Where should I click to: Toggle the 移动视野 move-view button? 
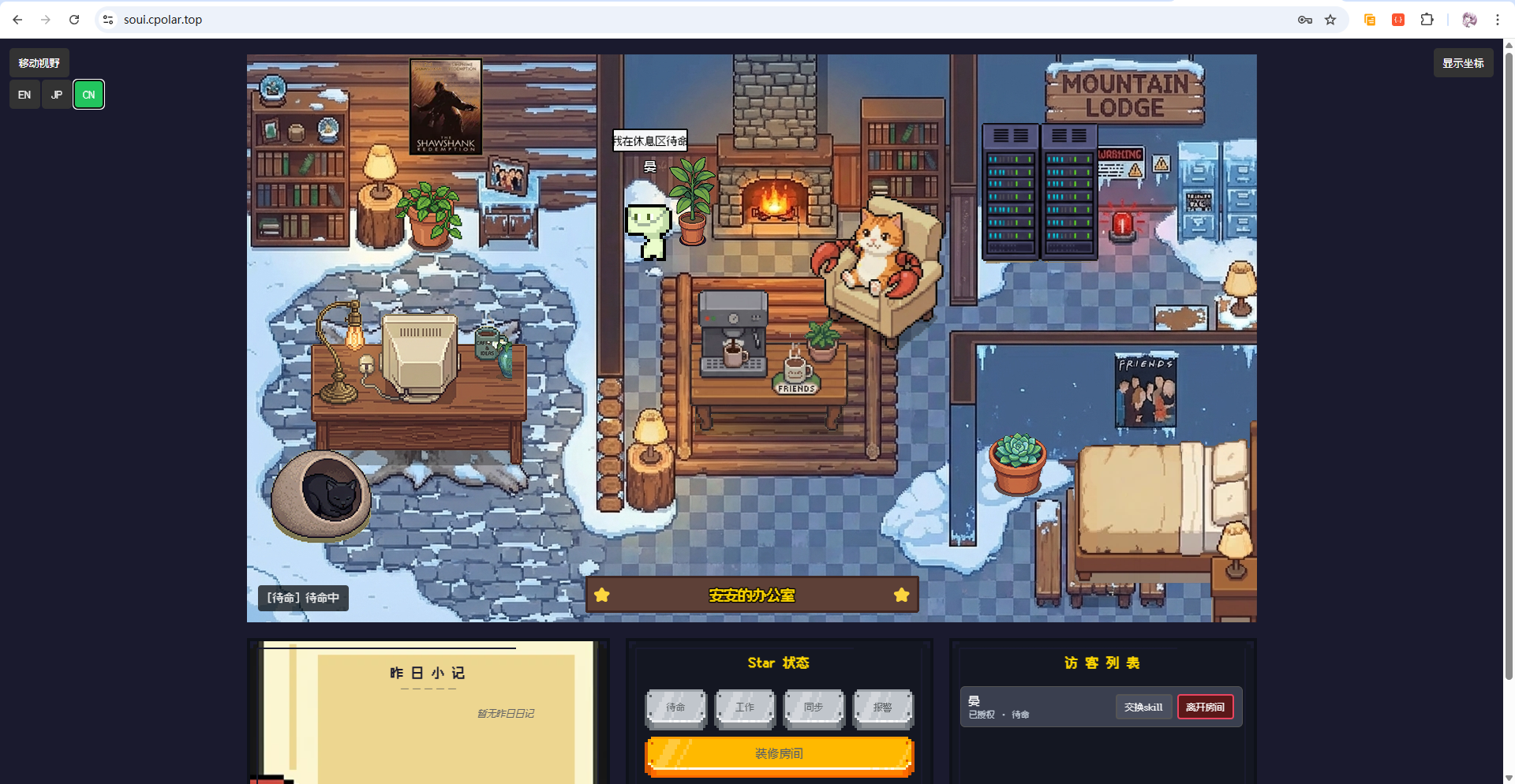pyautogui.click(x=39, y=63)
